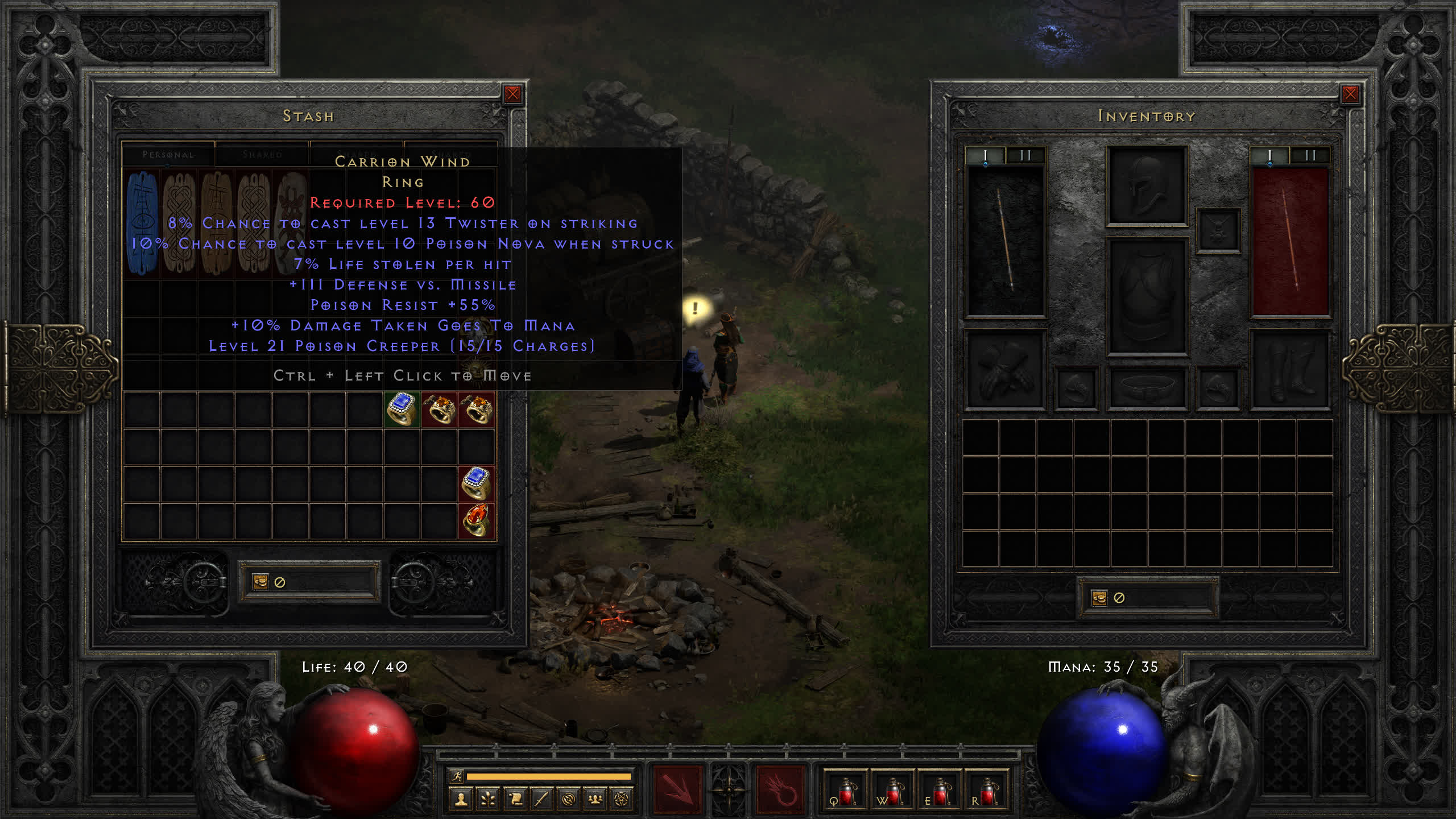Click the stash gold withdraw button
The image size is (1456, 819).
click(x=260, y=582)
